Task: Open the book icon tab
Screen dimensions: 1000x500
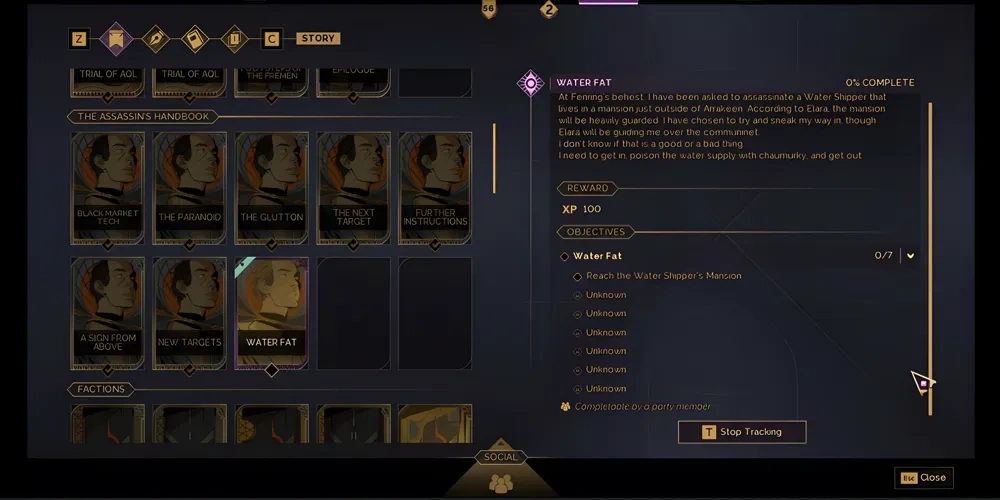Action: pyautogui.click(x=195, y=39)
